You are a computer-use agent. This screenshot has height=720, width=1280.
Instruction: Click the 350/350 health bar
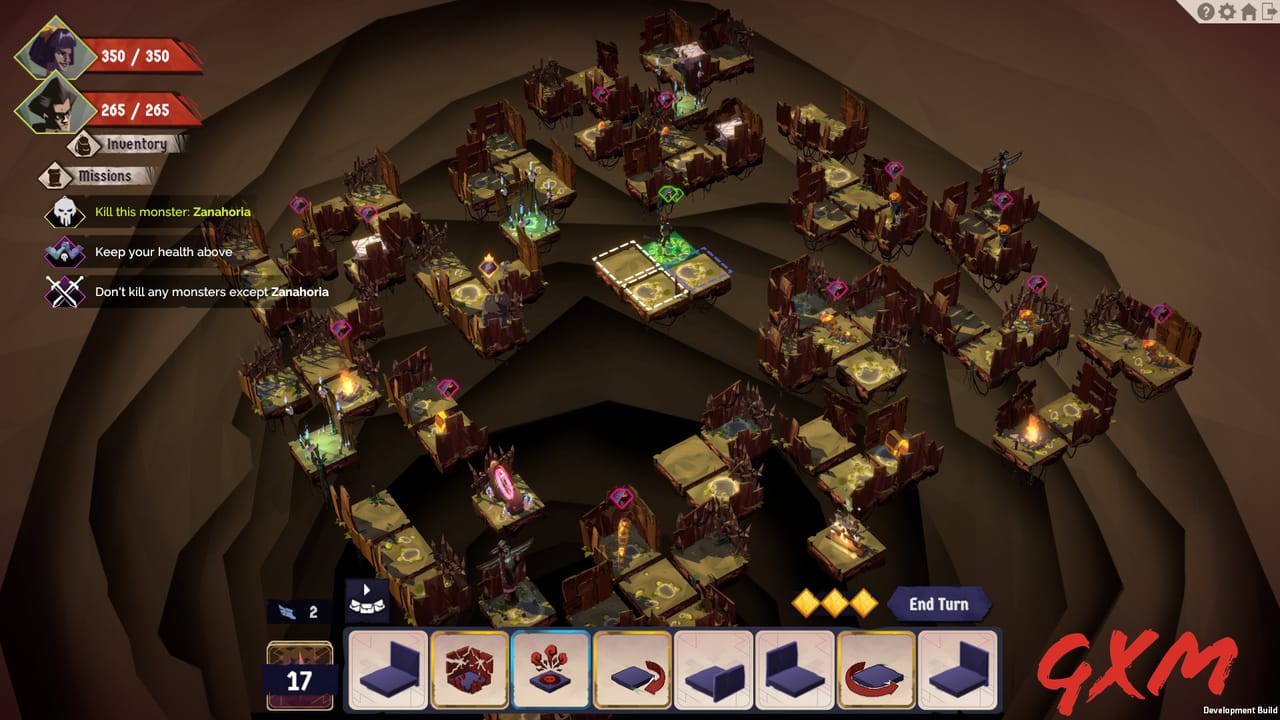(x=135, y=55)
